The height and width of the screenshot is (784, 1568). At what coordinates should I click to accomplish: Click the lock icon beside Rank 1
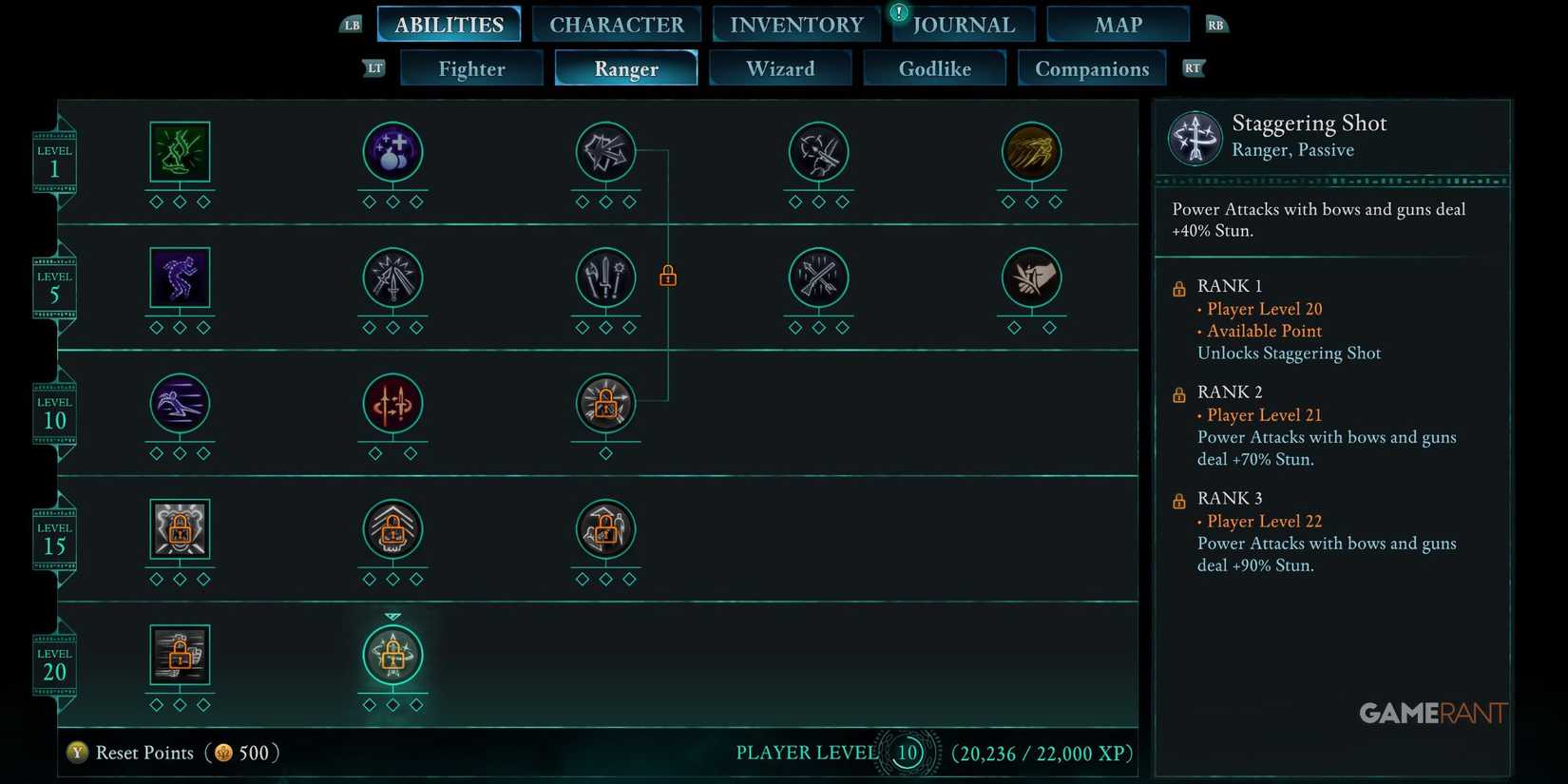coord(1178,287)
